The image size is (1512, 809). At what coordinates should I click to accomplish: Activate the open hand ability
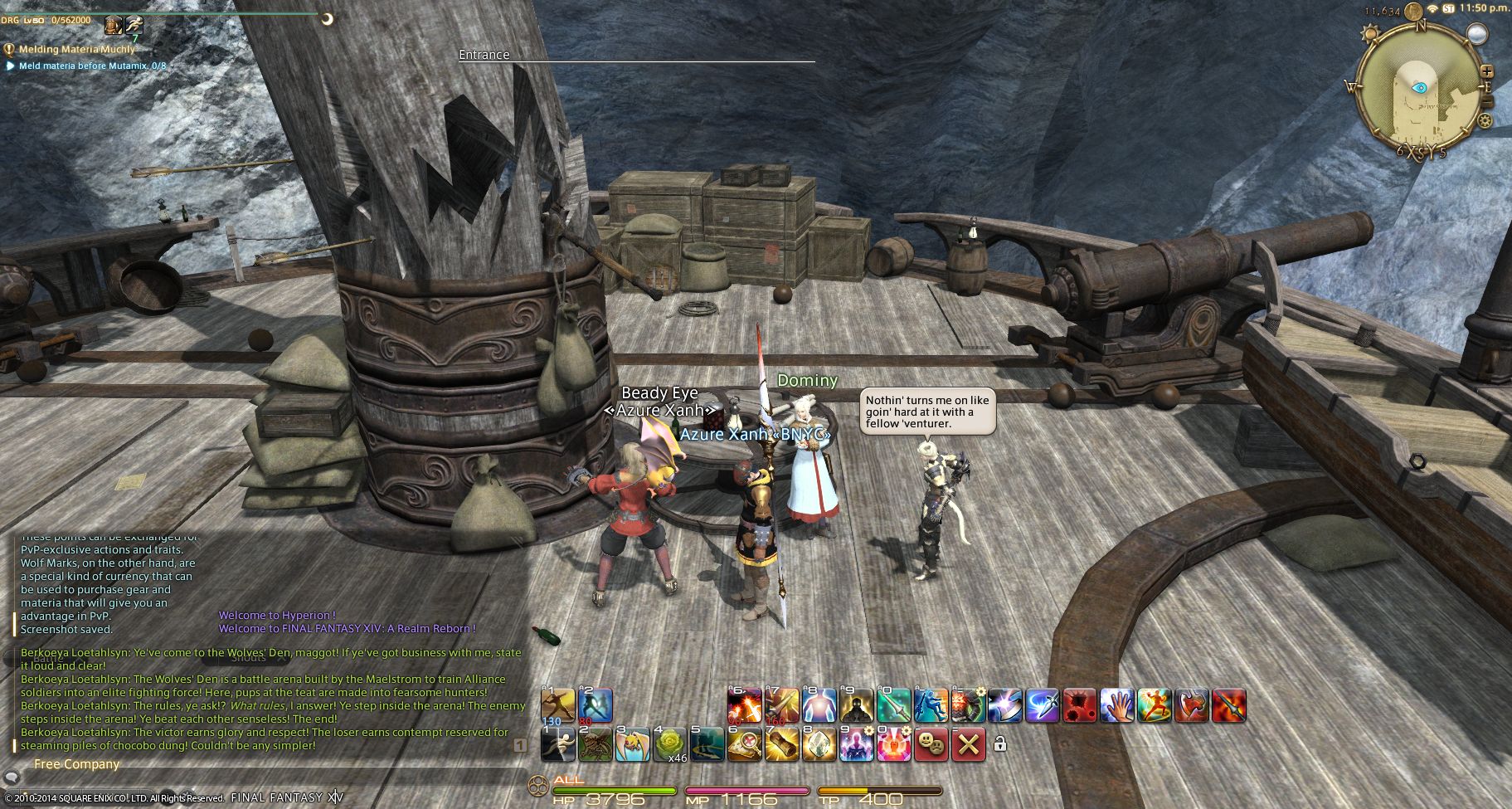point(1117,705)
